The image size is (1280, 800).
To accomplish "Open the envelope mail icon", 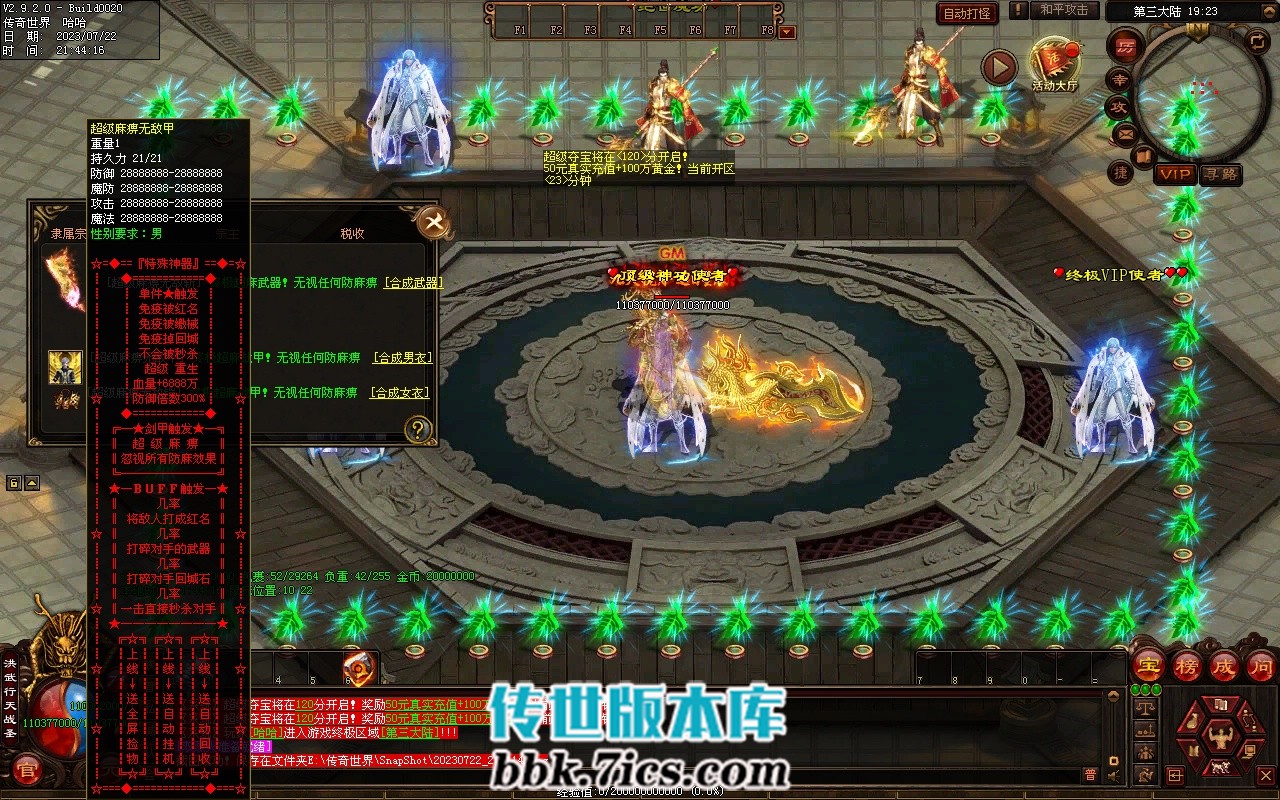I will 1126,133.
